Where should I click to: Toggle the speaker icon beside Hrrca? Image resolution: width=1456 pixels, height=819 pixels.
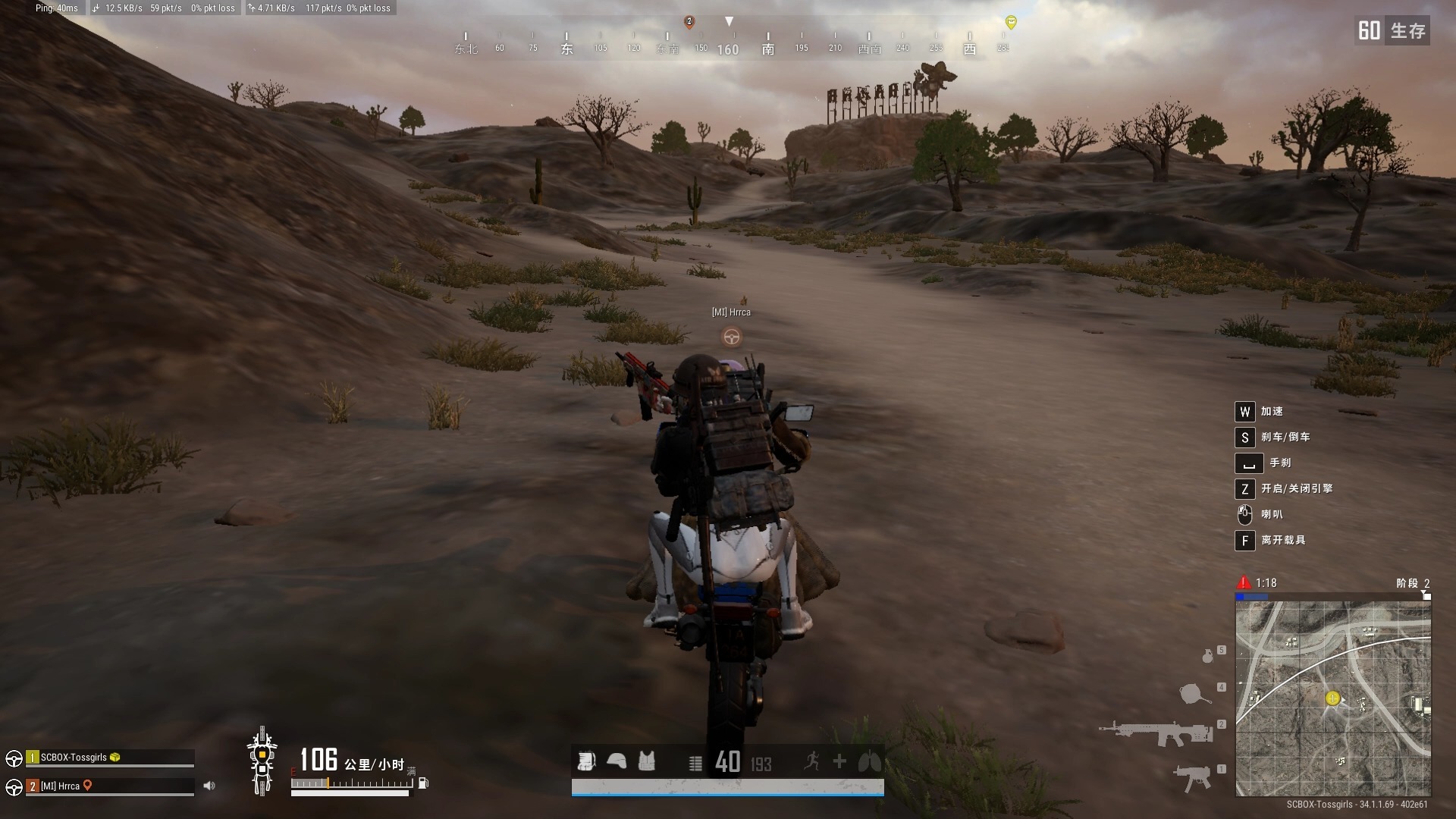pos(209,786)
